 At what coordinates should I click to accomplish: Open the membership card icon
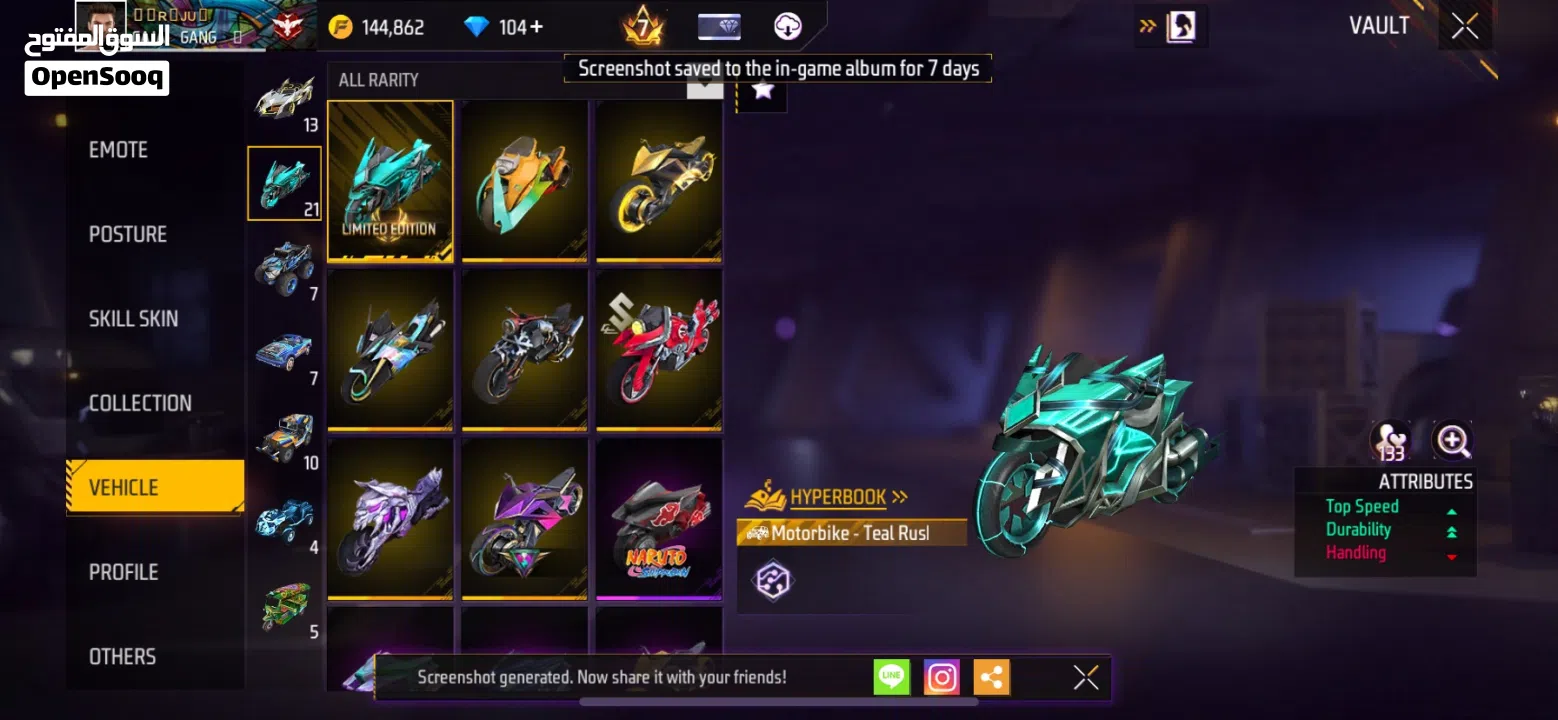pos(719,26)
